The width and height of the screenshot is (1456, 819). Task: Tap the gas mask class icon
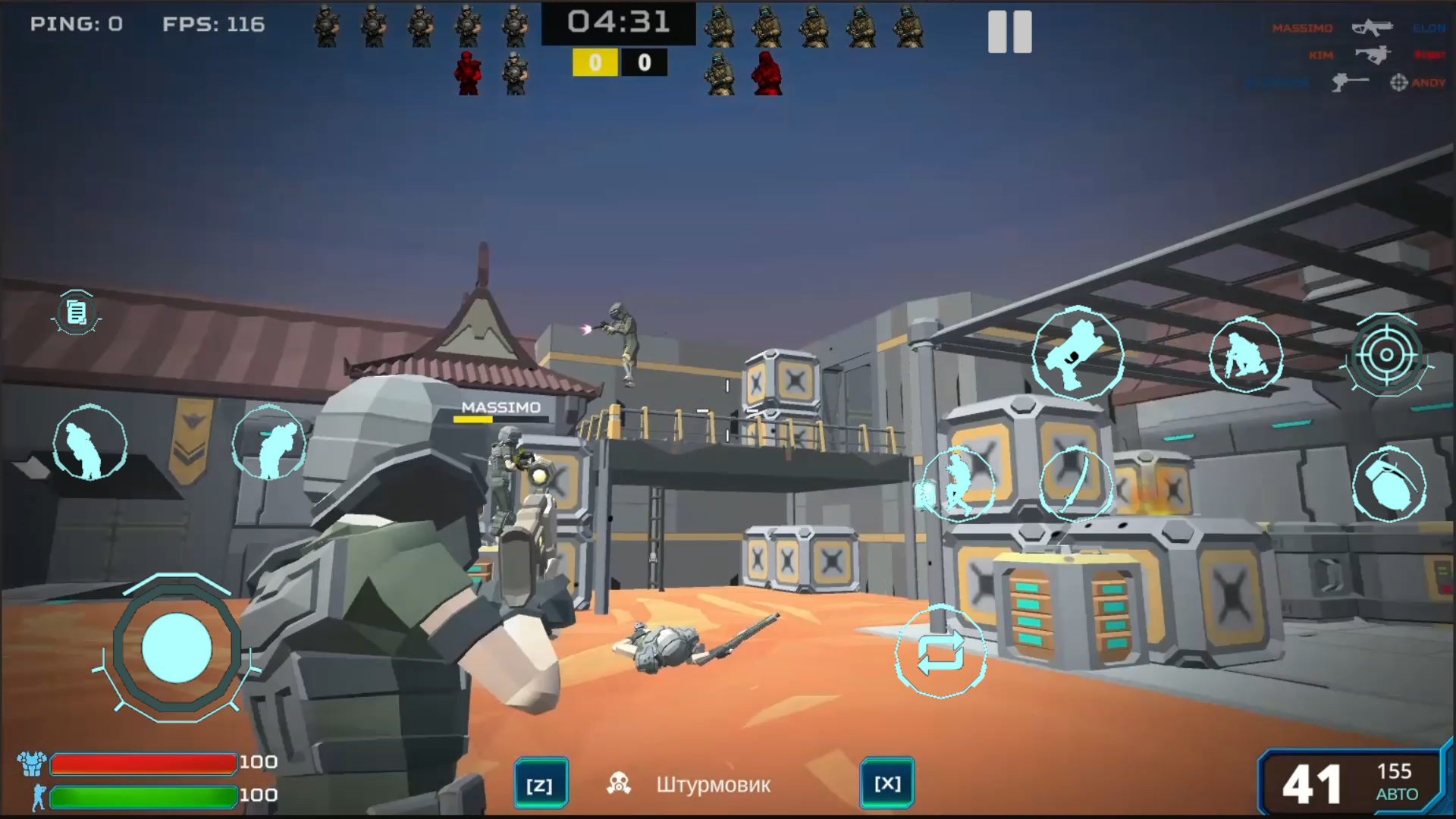617,781
